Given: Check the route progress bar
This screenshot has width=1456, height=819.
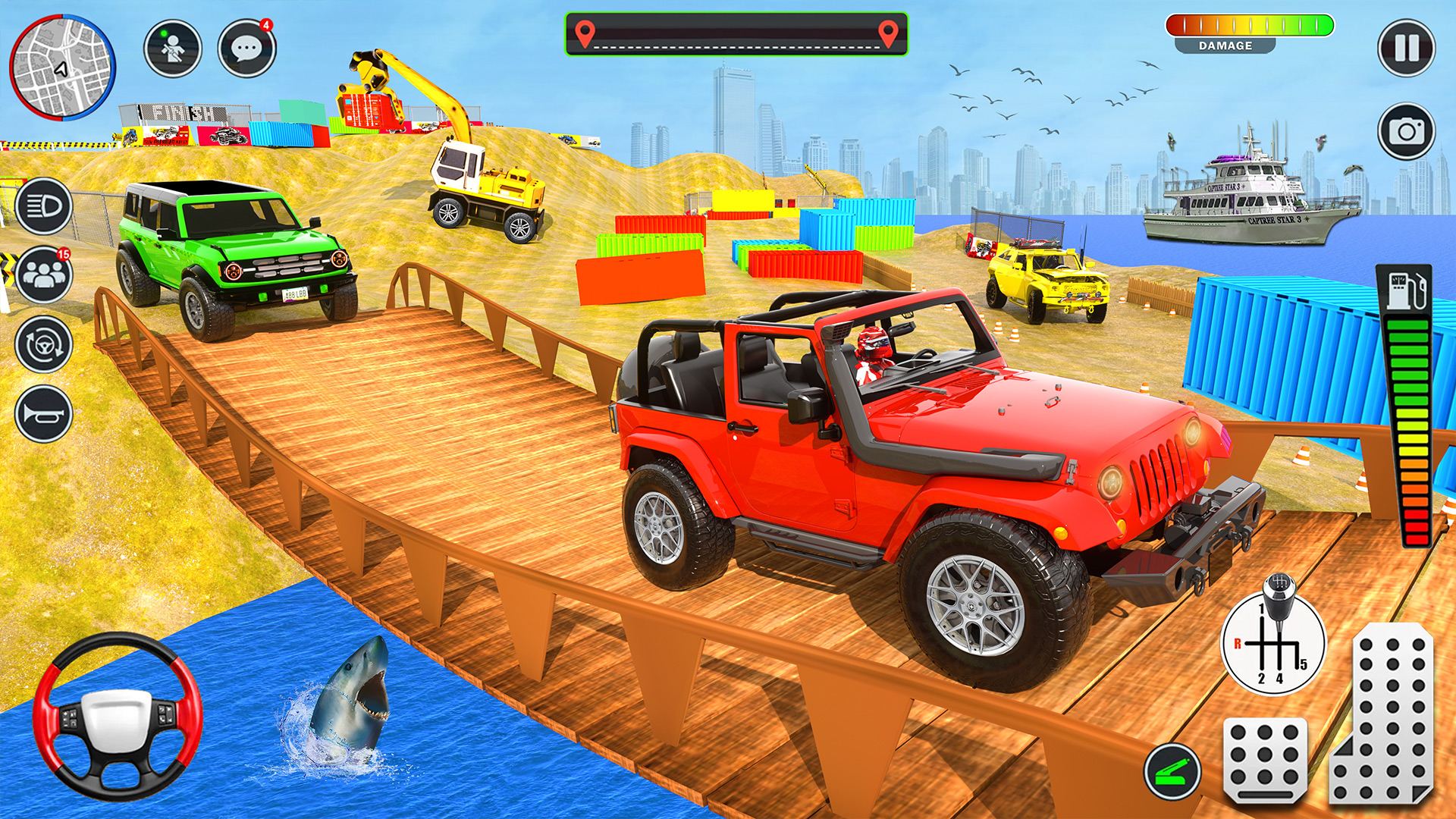Looking at the screenshot, I should pos(734,32).
